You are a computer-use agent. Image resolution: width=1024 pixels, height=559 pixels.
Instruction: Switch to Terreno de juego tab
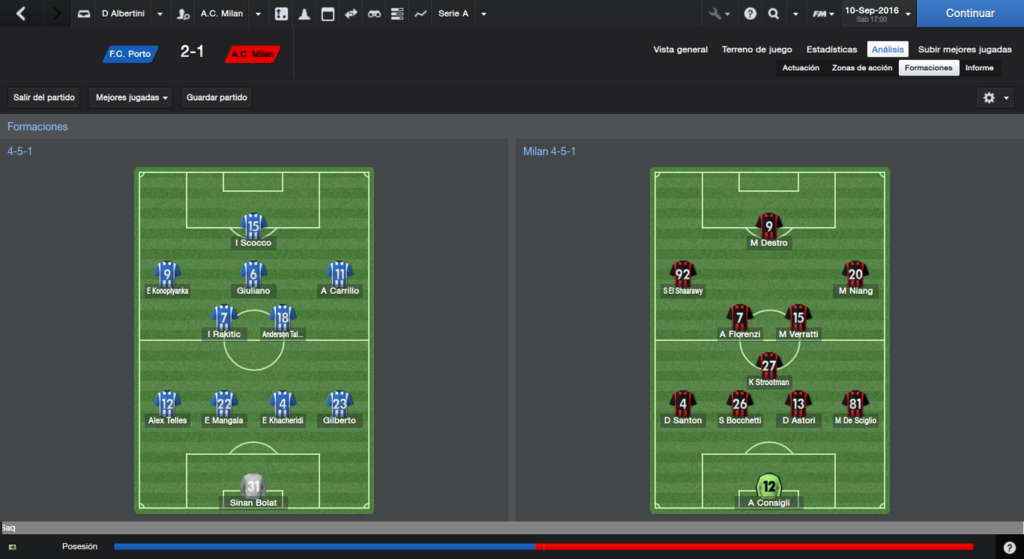click(x=756, y=49)
